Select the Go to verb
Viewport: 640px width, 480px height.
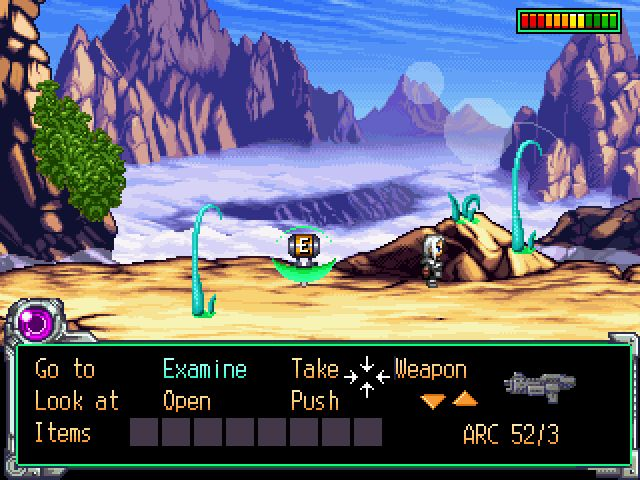(x=65, y=370)
